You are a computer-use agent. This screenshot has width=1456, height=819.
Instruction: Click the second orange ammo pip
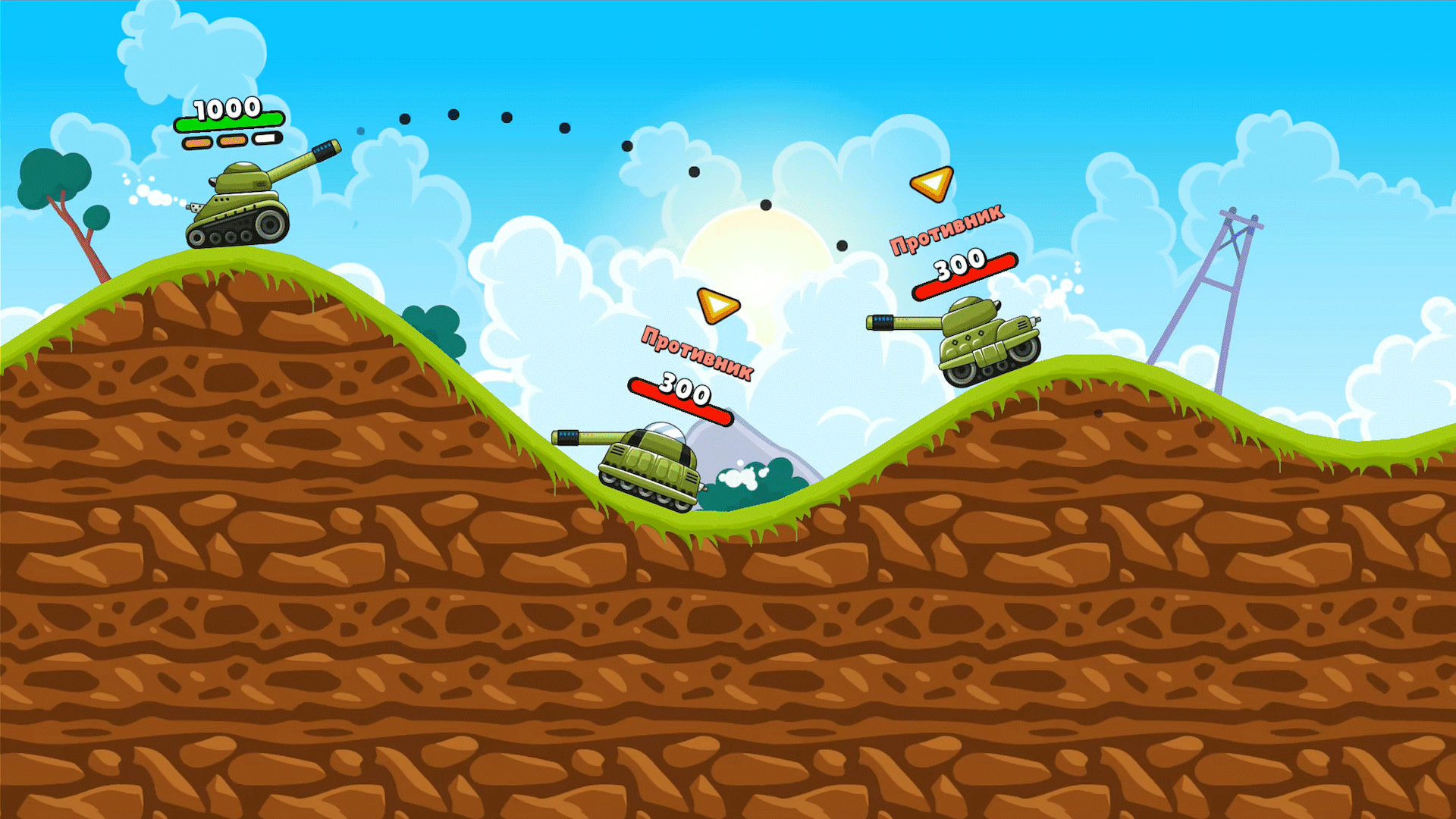231,140
